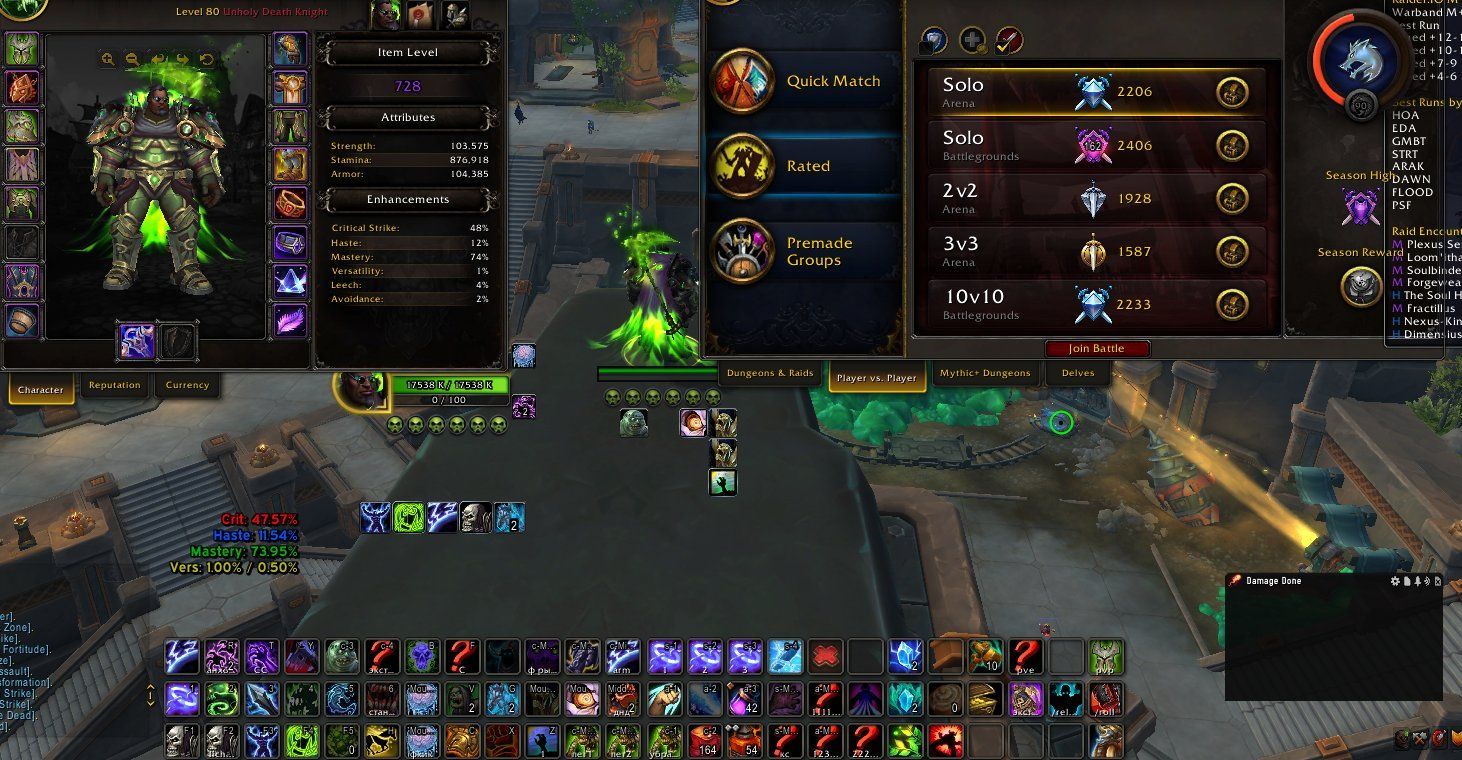Pick the 3v3 Arena bracket
This screenshot has width=1462, height=760.
tap(1096, 251)
